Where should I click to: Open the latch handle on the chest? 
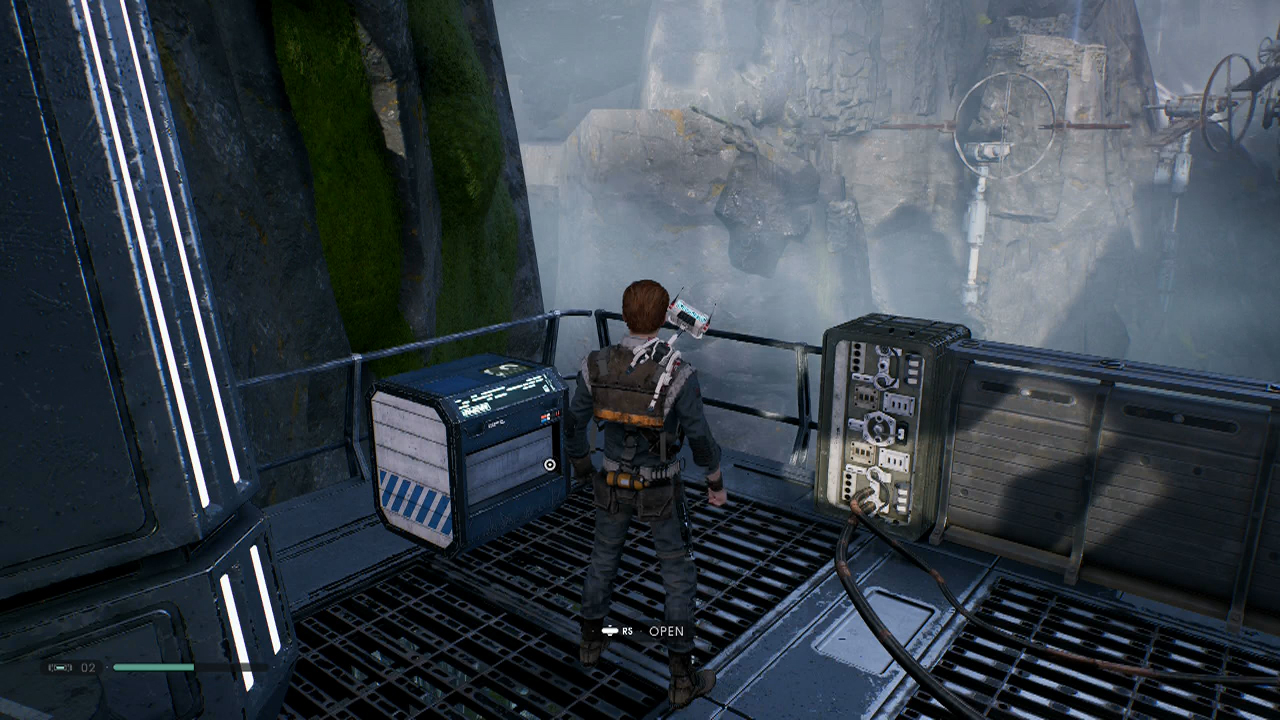[475, 427]
